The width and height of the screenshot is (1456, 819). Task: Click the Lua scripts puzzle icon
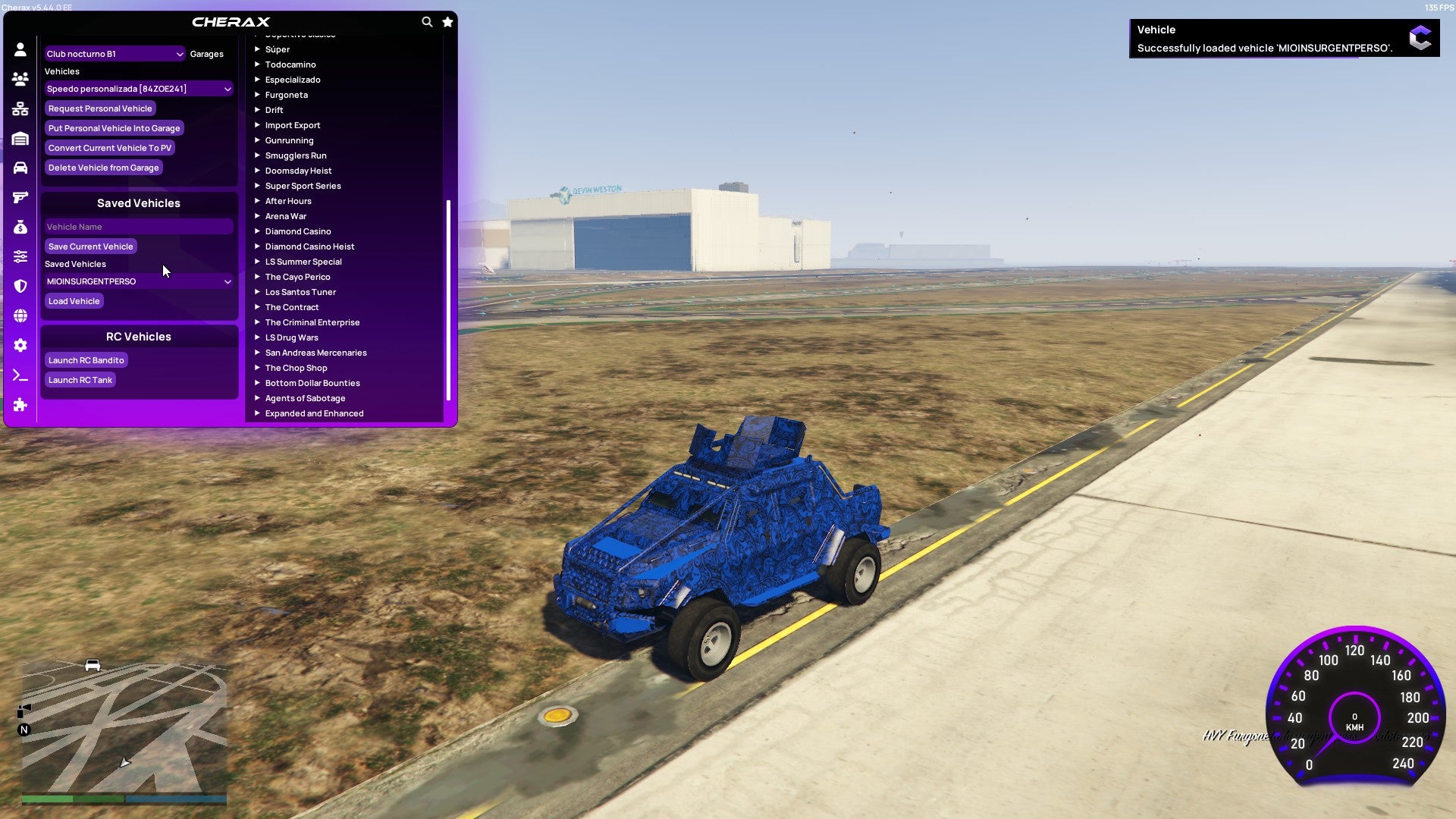tap(20, 405)
